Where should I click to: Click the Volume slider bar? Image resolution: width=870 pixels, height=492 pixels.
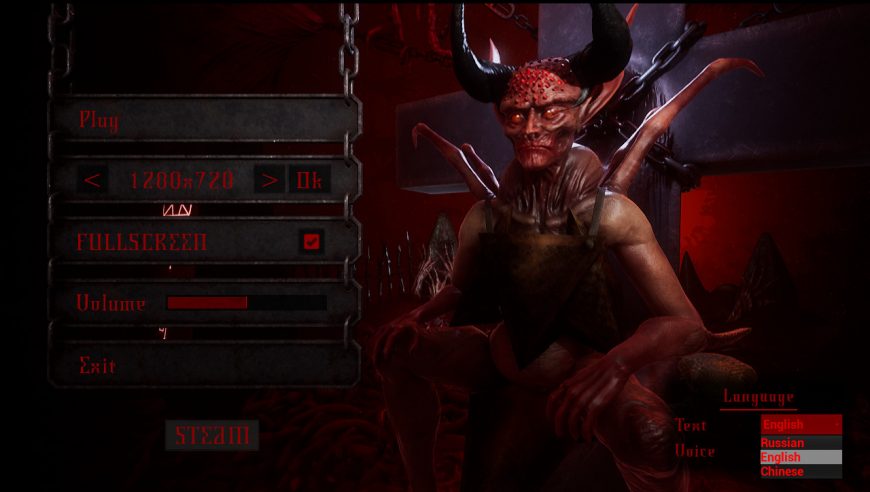pyautogui.click(x=246, y=302)
